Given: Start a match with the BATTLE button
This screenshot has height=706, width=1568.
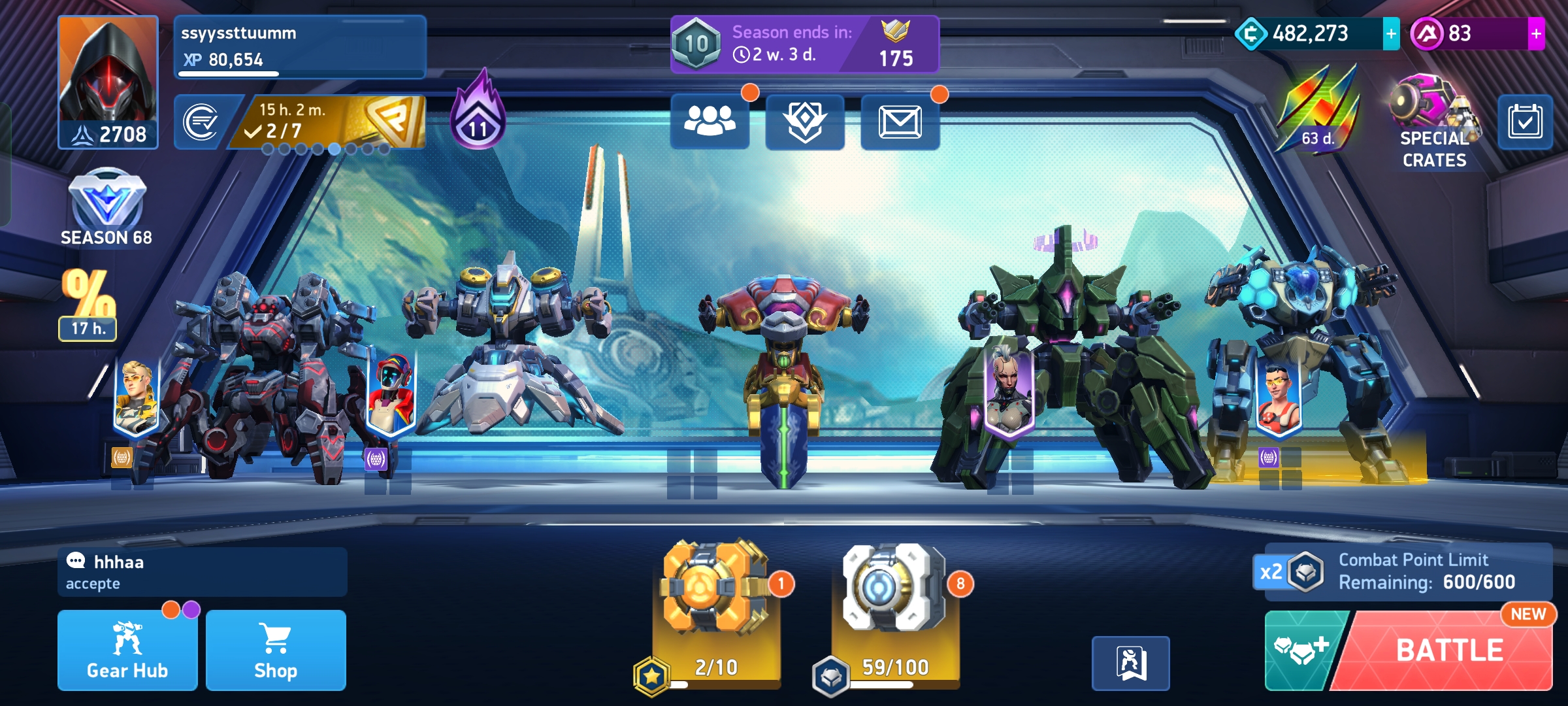Looking at the screenshot, I should (1449, 650).
